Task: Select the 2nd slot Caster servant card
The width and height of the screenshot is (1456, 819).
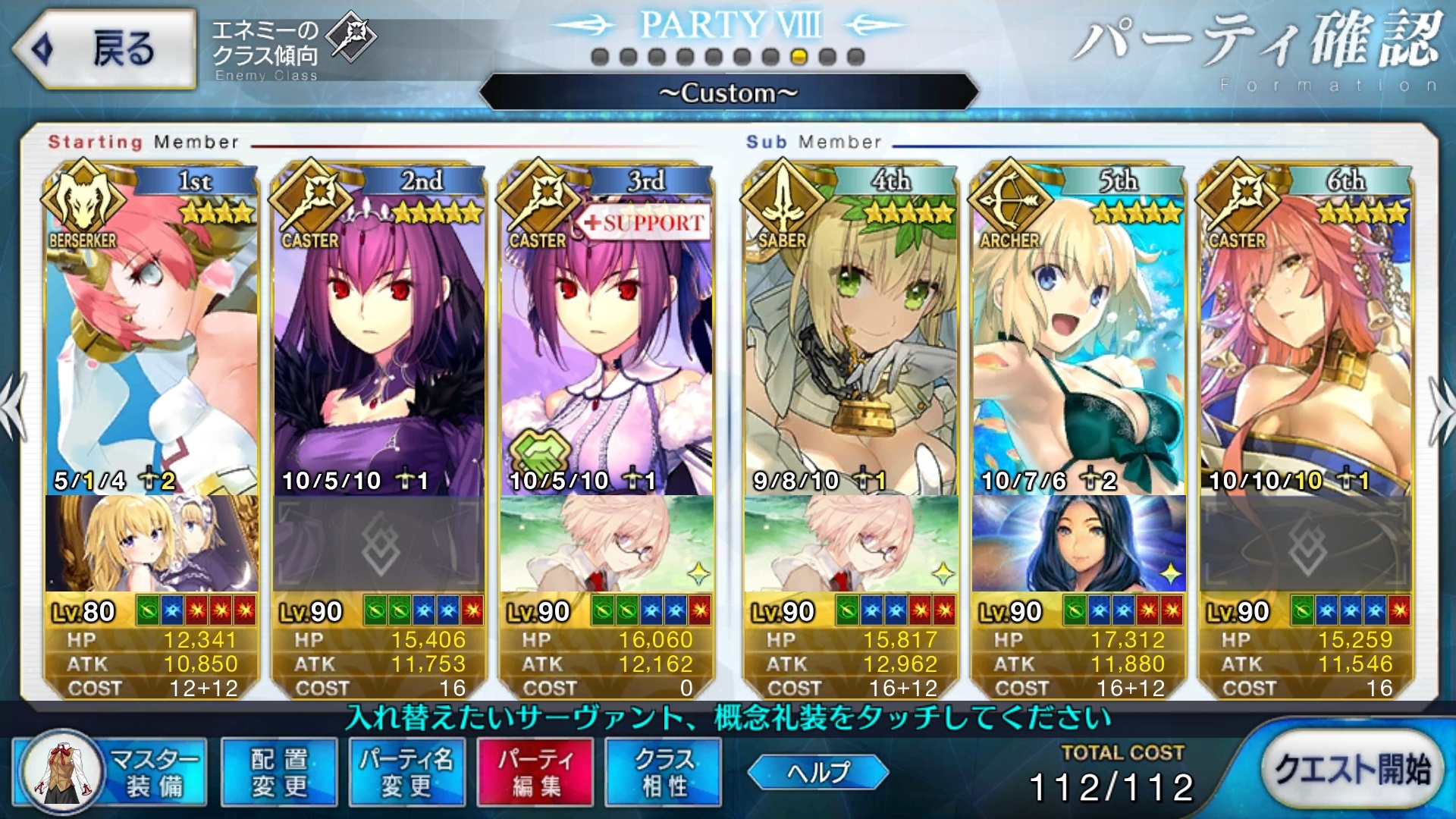Action: pyautogui.click(x=379, y=341)
